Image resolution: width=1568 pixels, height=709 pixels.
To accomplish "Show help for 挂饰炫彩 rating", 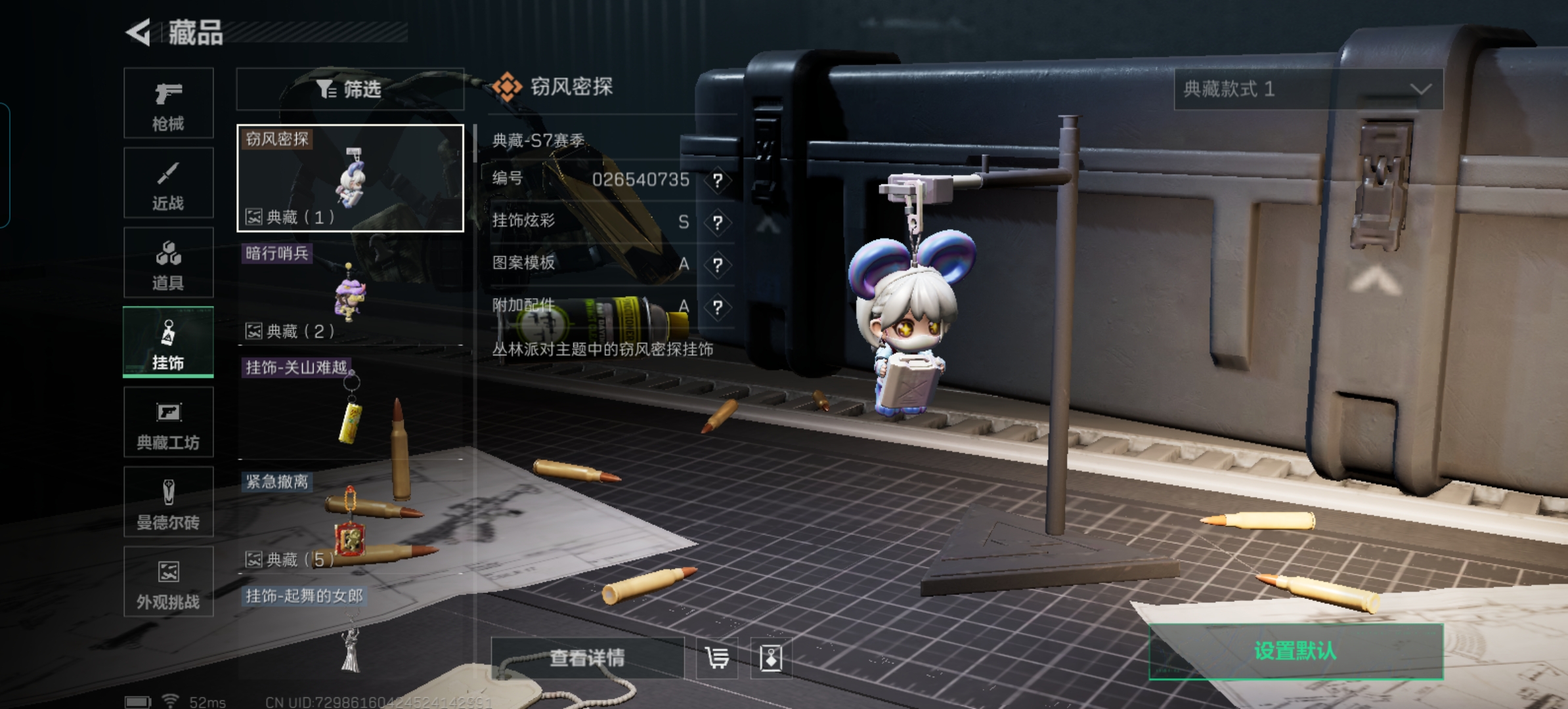I will coord(718,223).
